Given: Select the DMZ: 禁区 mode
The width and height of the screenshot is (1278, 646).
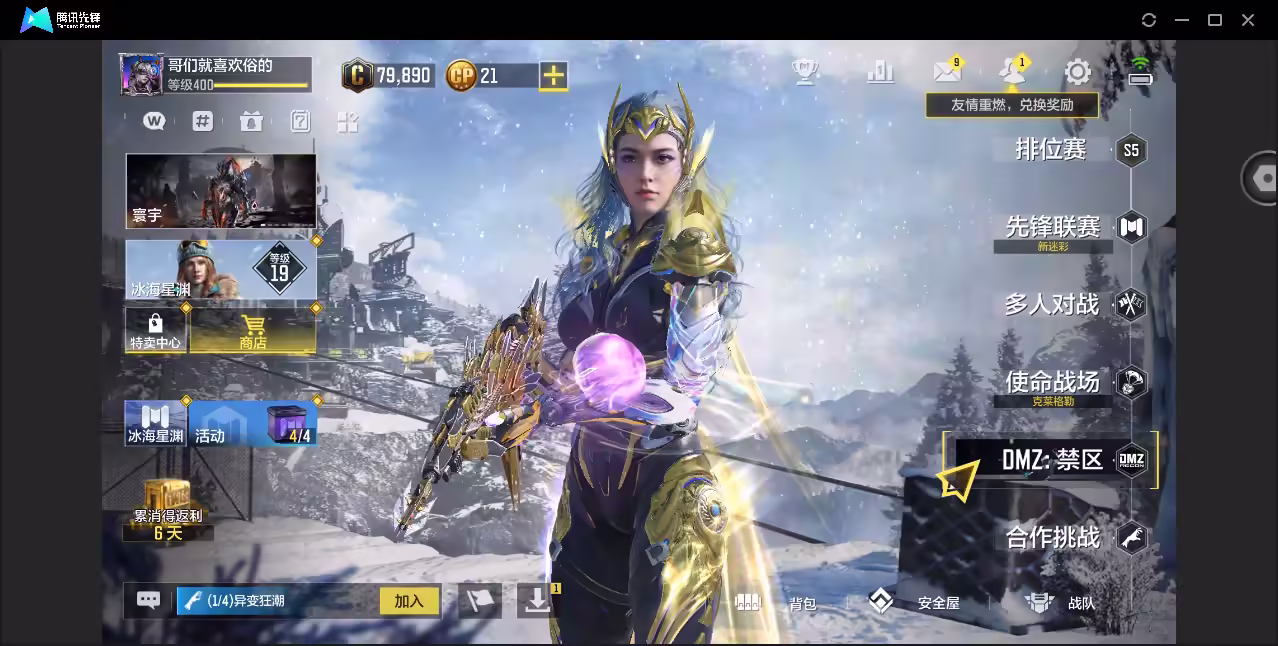Looking at the screenshot, I should click(x=1053, y=460).
